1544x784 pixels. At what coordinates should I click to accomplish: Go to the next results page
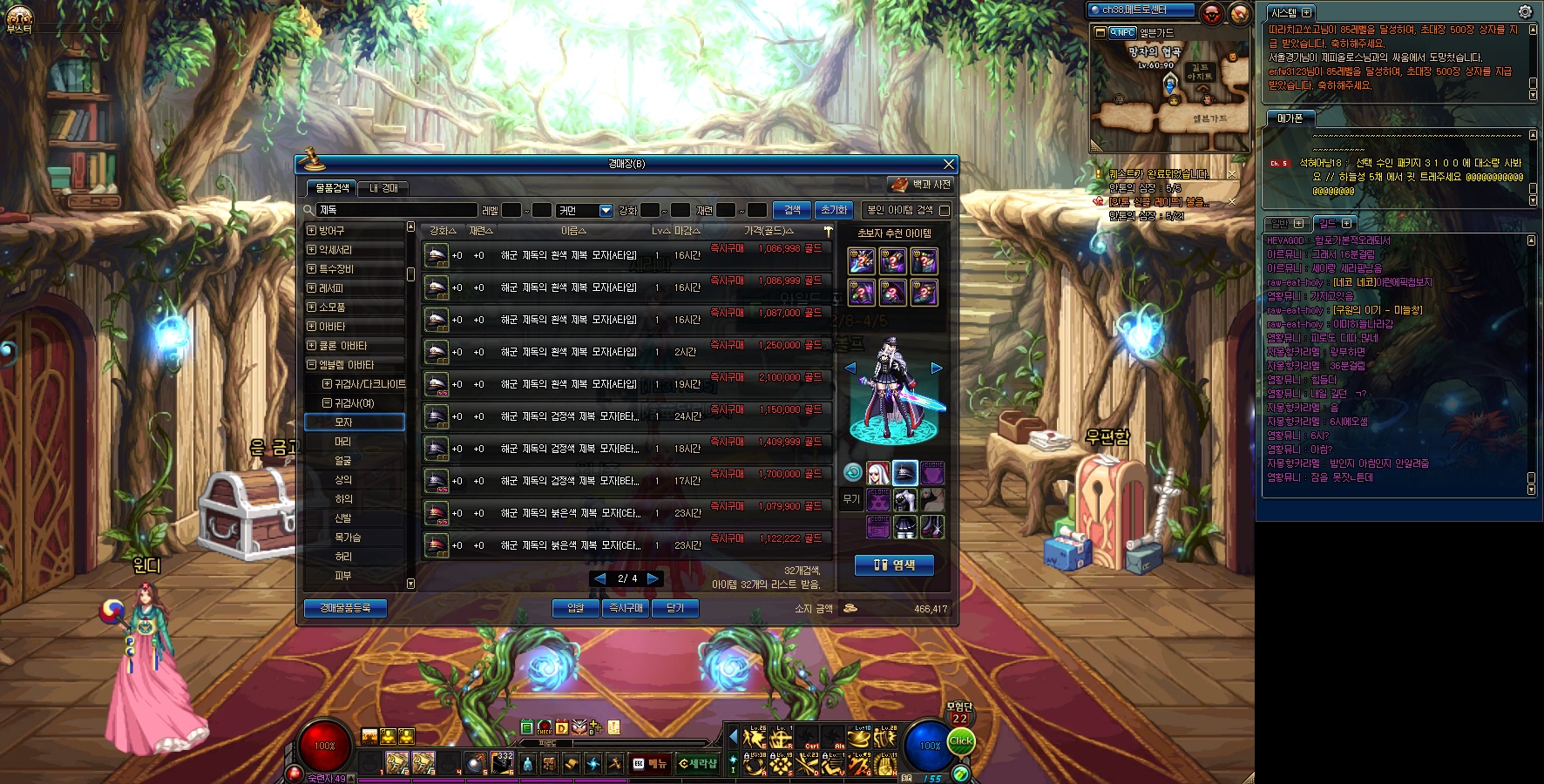click(653, 578)
